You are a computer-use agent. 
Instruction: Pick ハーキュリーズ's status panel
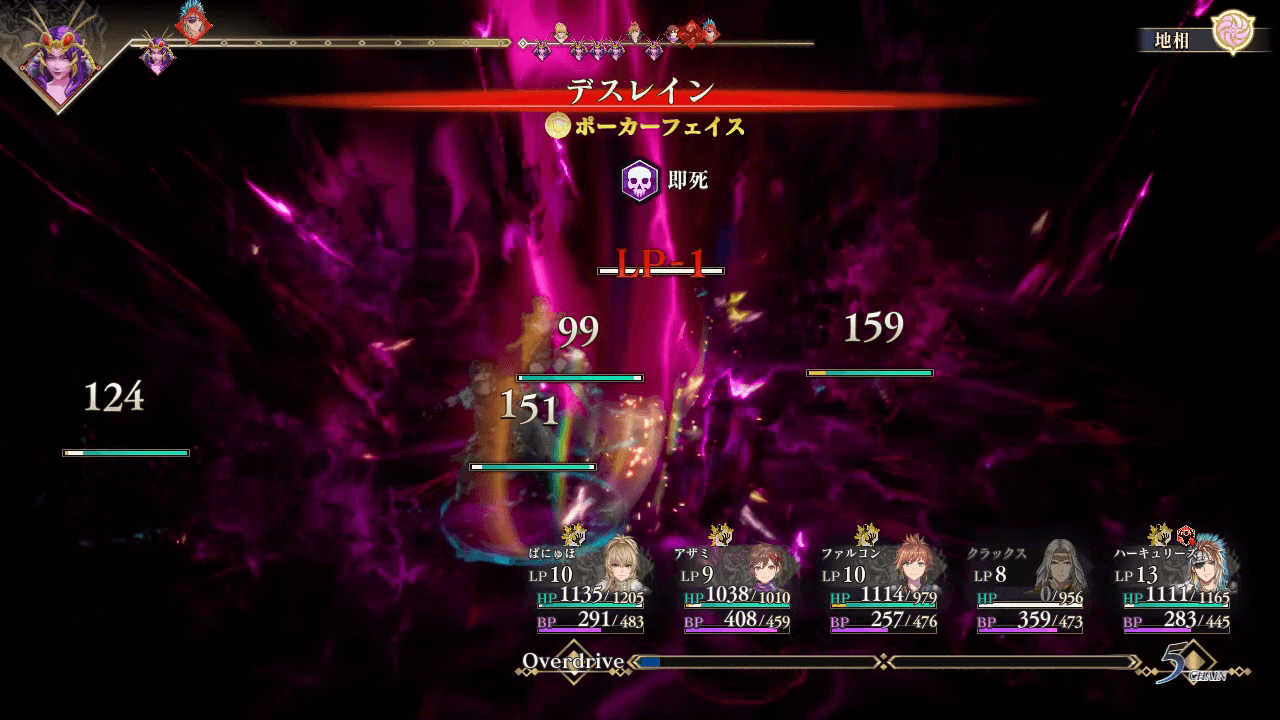coord(1175,590)
